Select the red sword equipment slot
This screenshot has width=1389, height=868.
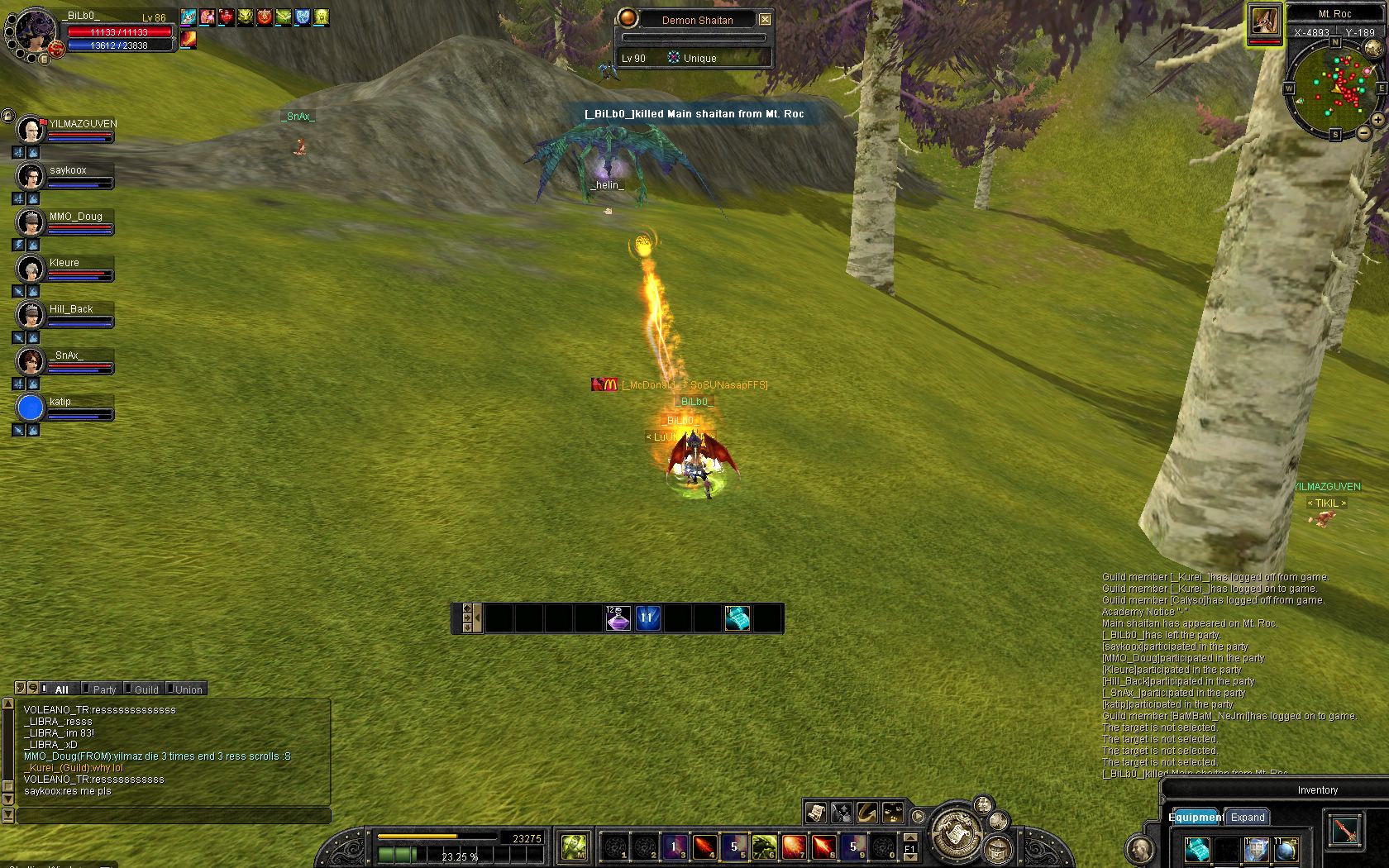click(1345, 830)
